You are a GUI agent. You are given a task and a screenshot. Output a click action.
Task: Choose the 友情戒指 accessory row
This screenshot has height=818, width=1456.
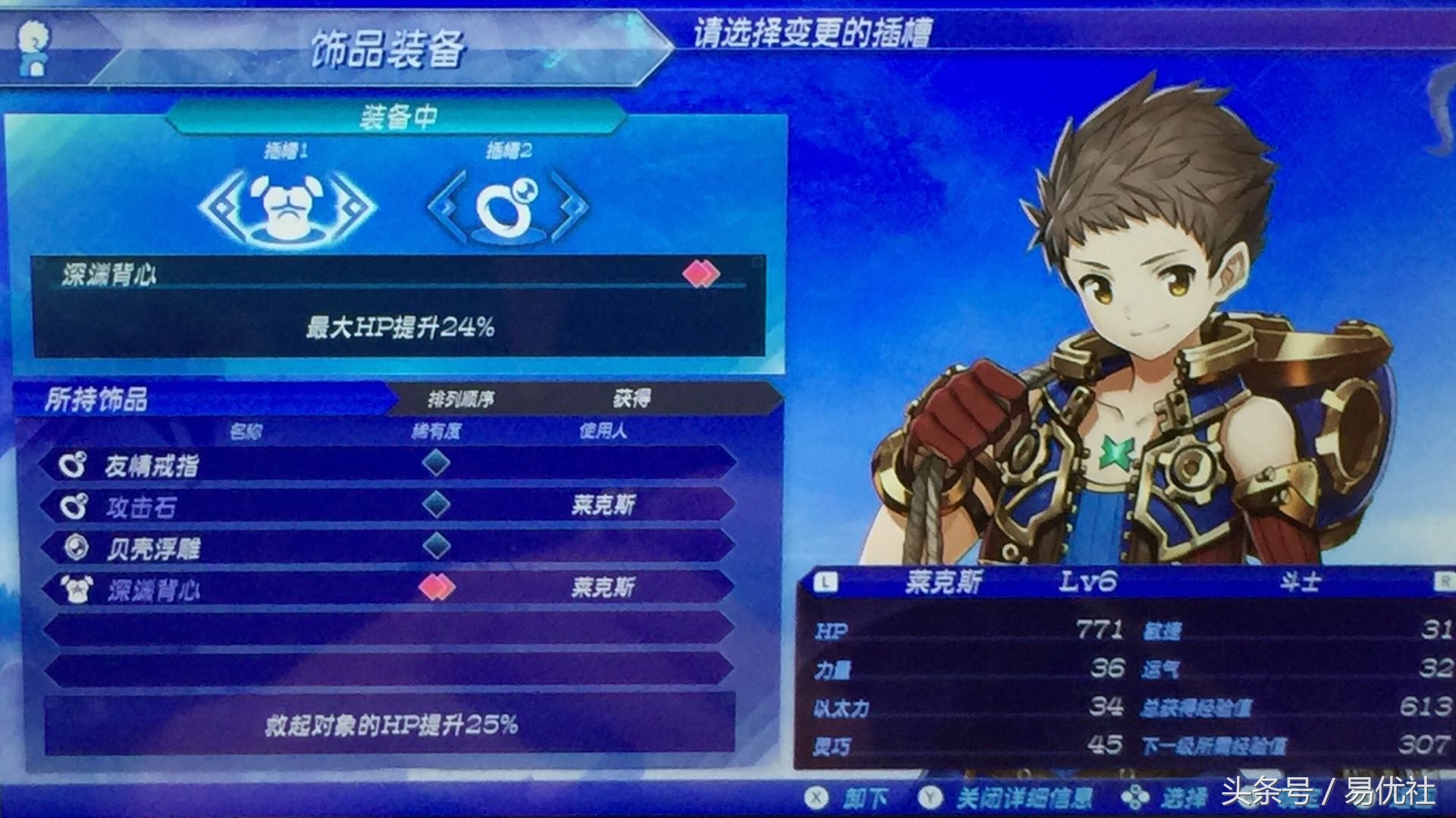pos(387,465)
